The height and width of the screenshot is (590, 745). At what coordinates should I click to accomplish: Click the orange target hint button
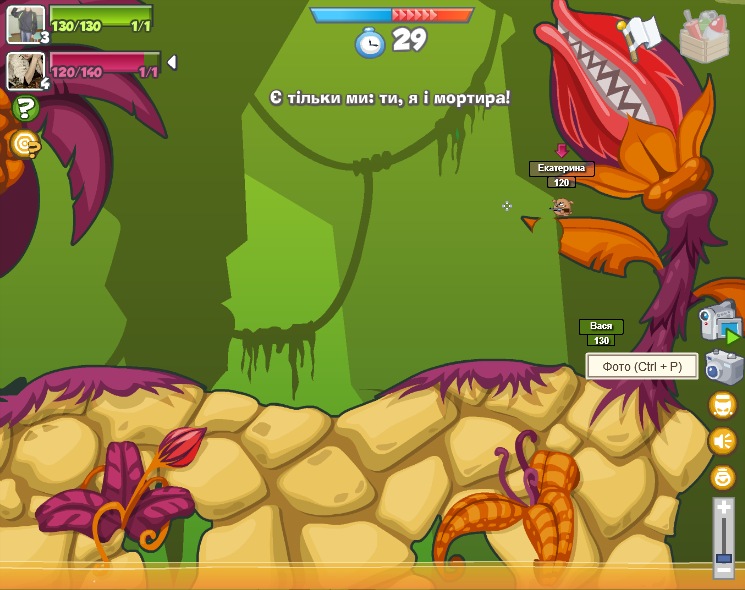25,144
